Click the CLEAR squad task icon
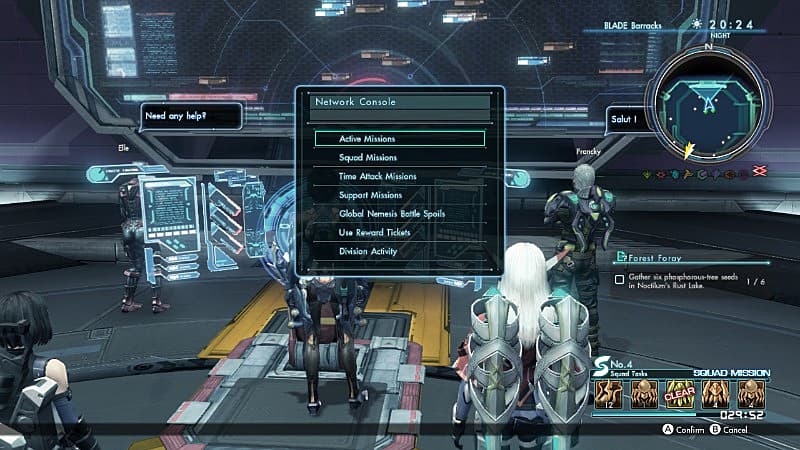The width and height of the screenshot is (800, 450). tap(679, 393)
